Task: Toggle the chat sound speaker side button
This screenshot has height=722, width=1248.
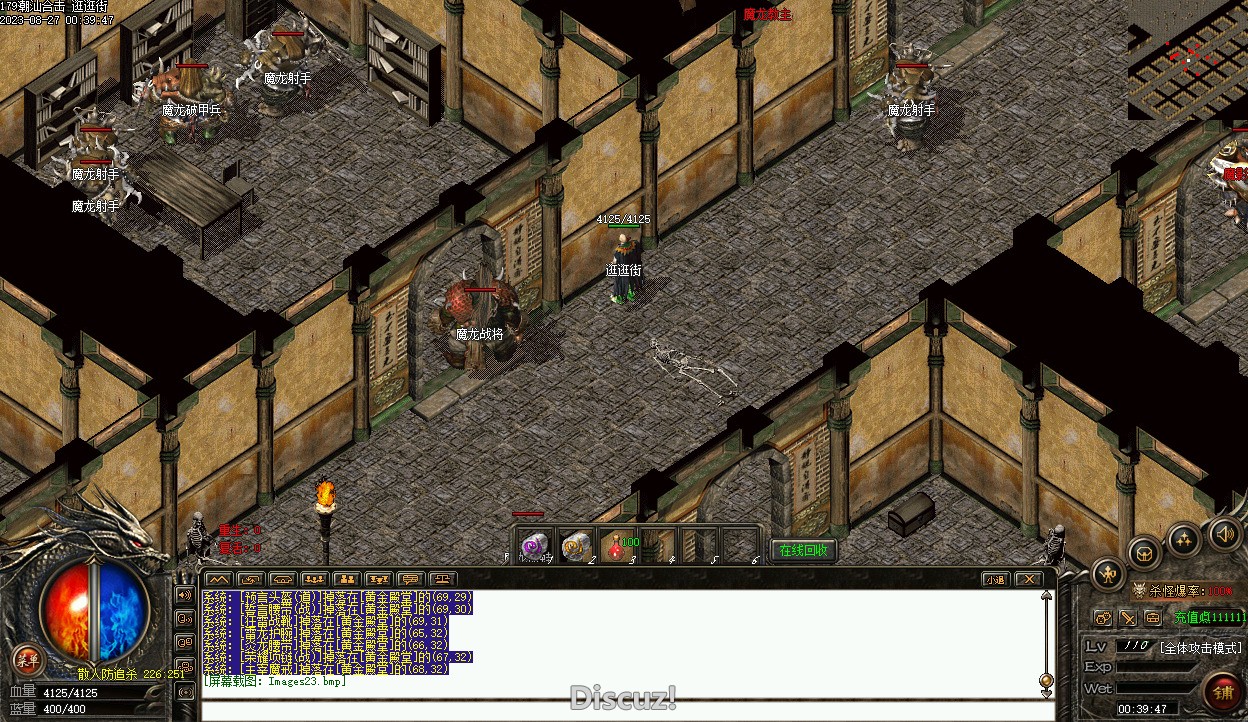Action: [x=185, y=595]
